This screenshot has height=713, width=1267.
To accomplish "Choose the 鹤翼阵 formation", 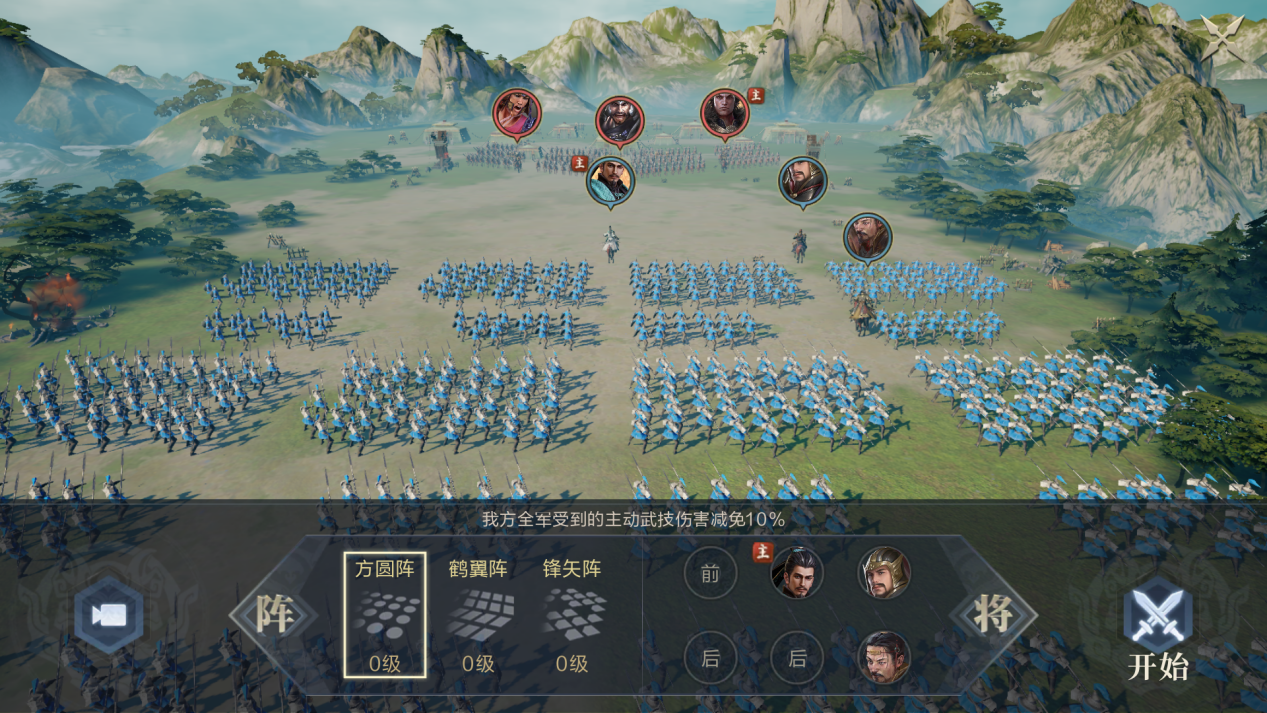I will (478, 615).
